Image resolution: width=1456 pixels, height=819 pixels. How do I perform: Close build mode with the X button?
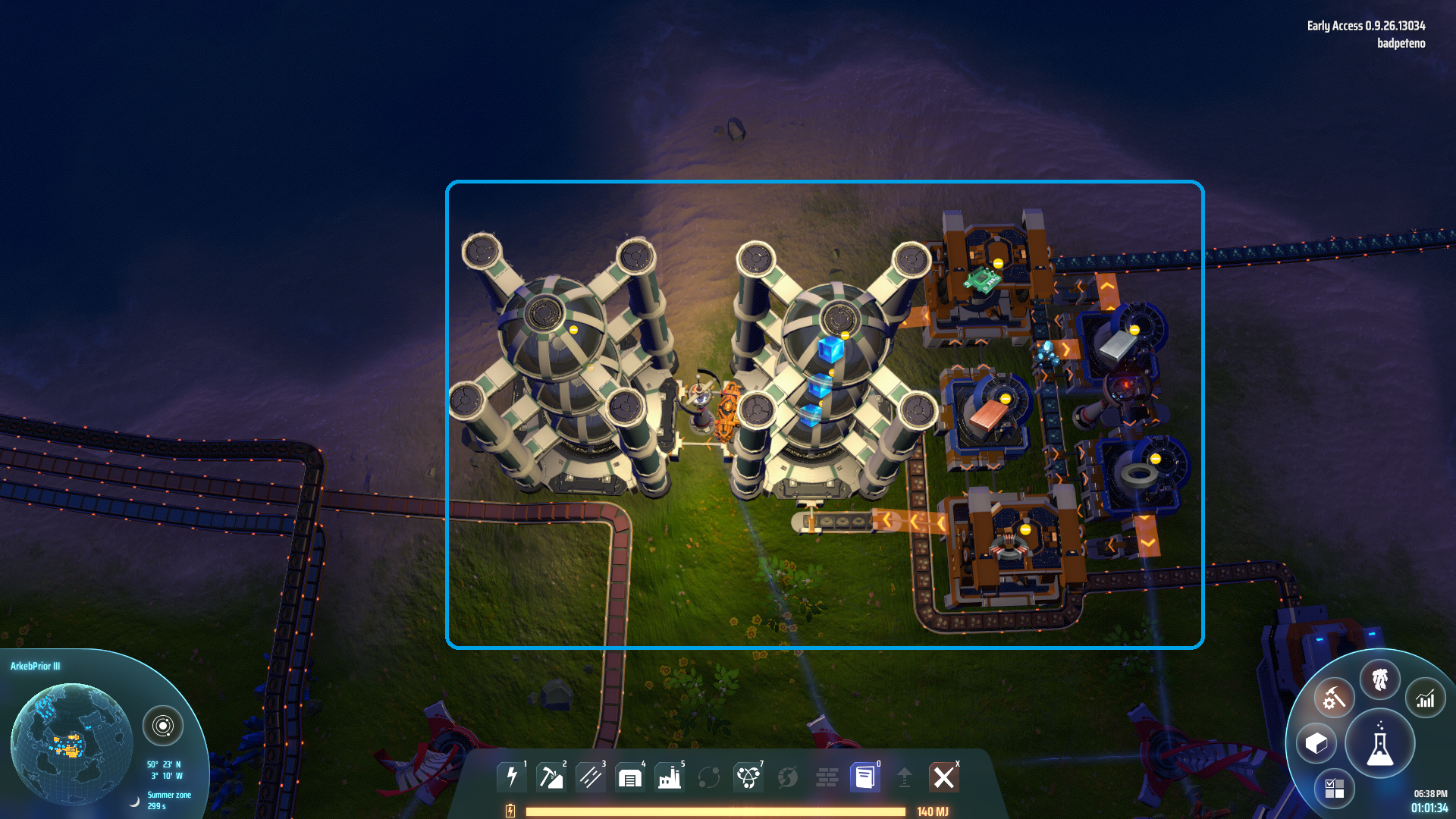[x=944, y=777]
